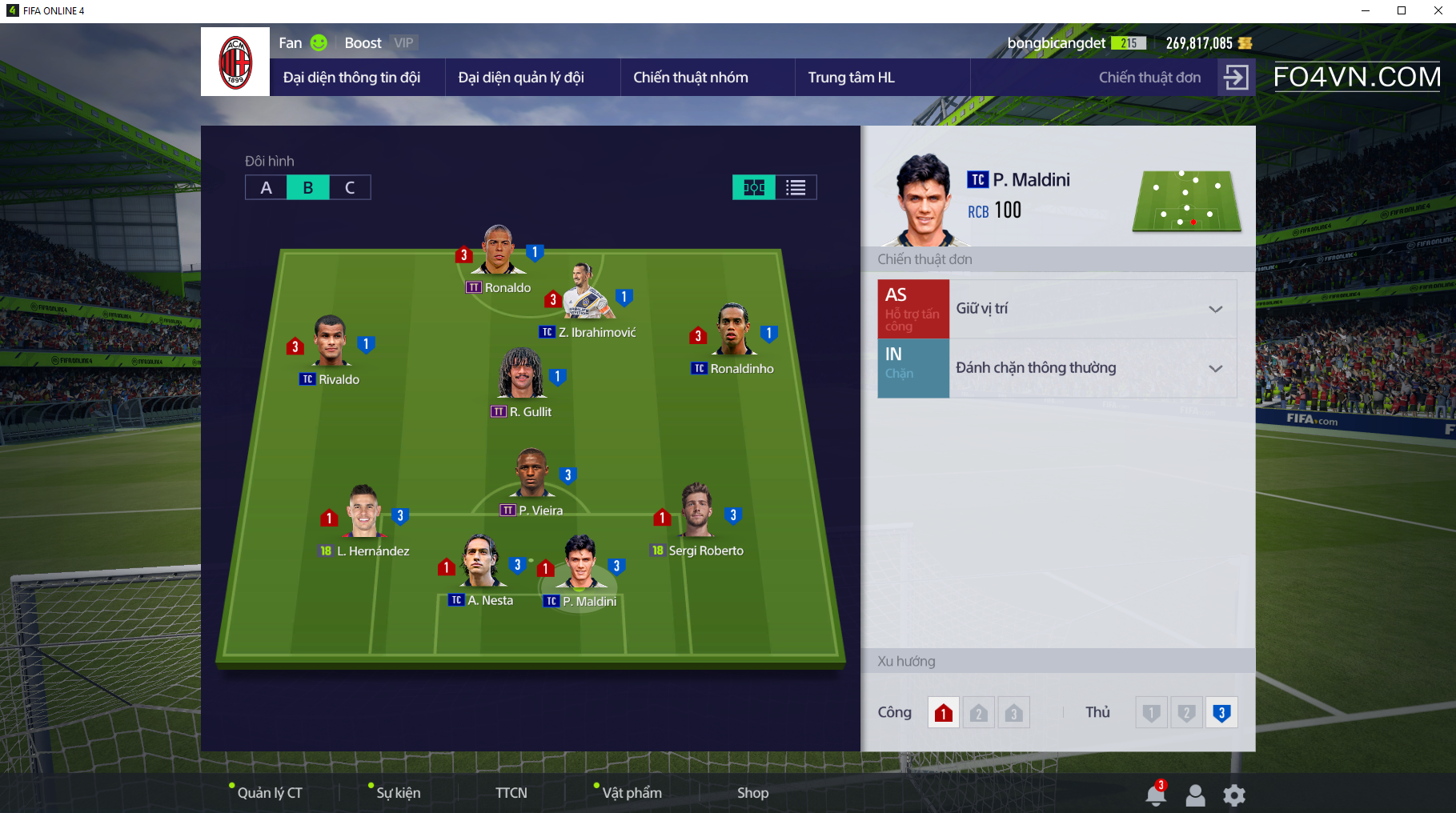Viewport: 1456px width, 813px height.
Task: Open the Chiến thuật nhóm tab
Action: tap(691, 78)
